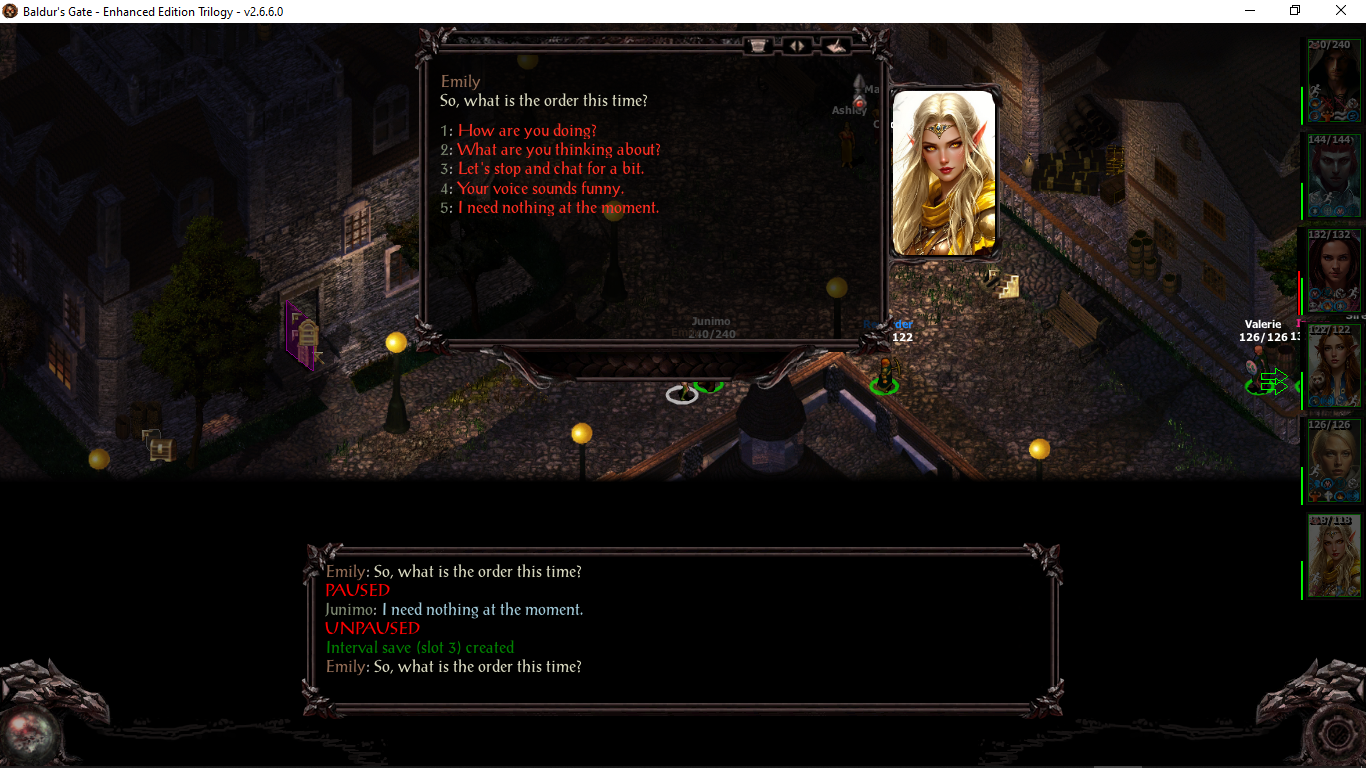Select the dark-haired woman party portrait
Image resolution: width=1366 pixels, height=768 pixels.
[x=1334, y=270]
